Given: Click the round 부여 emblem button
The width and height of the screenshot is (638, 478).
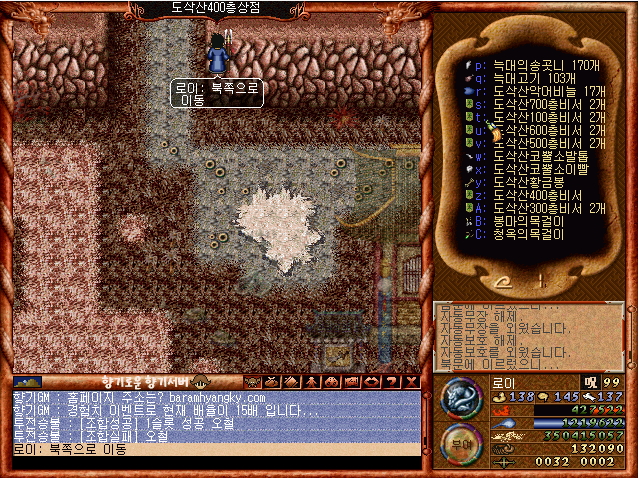Looking at the screenshot, I should pyautogui.click(x=460, y=441).
